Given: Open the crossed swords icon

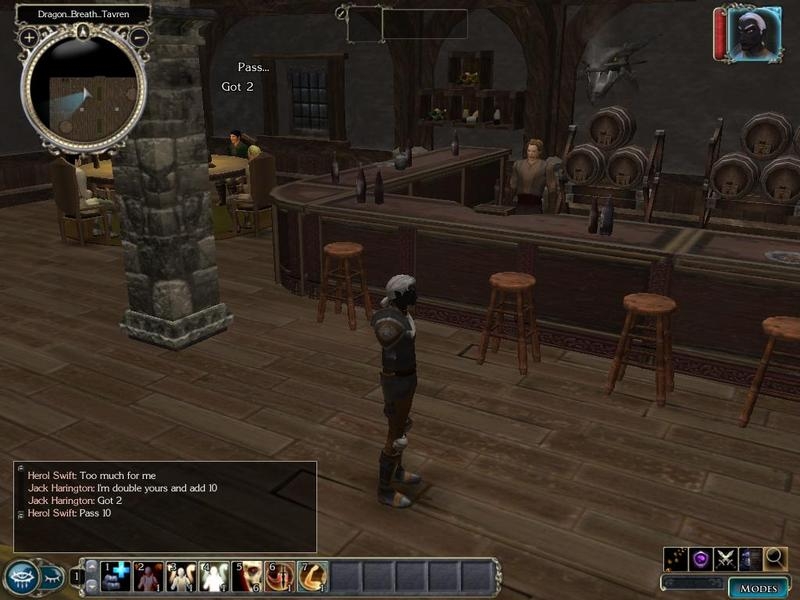Looking at the screenshot, I should click(725, 558).
